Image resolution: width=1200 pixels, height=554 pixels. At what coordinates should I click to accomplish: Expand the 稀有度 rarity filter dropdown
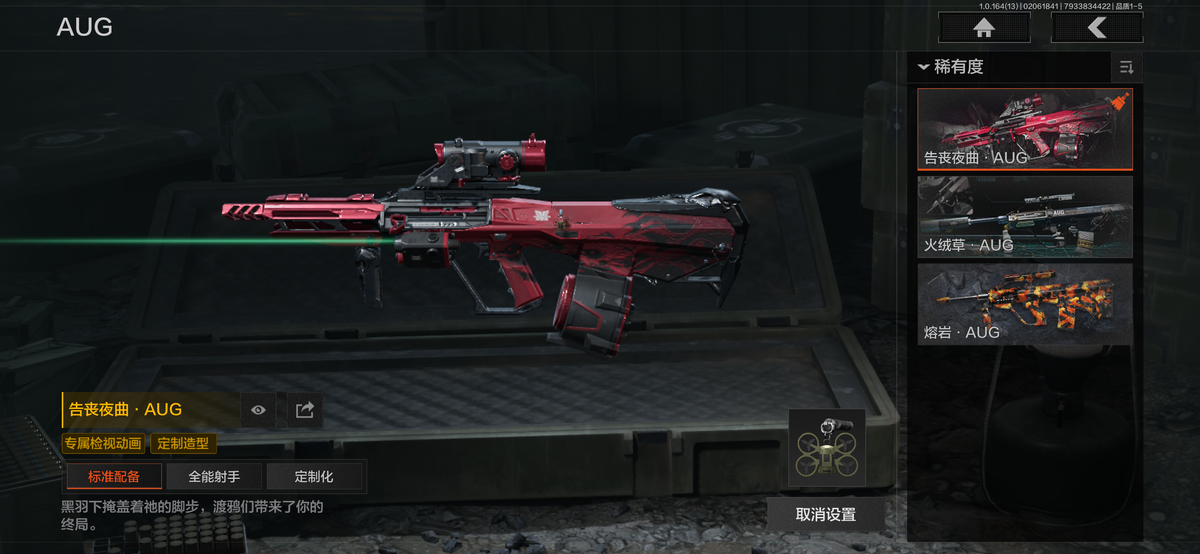point(950,67)
